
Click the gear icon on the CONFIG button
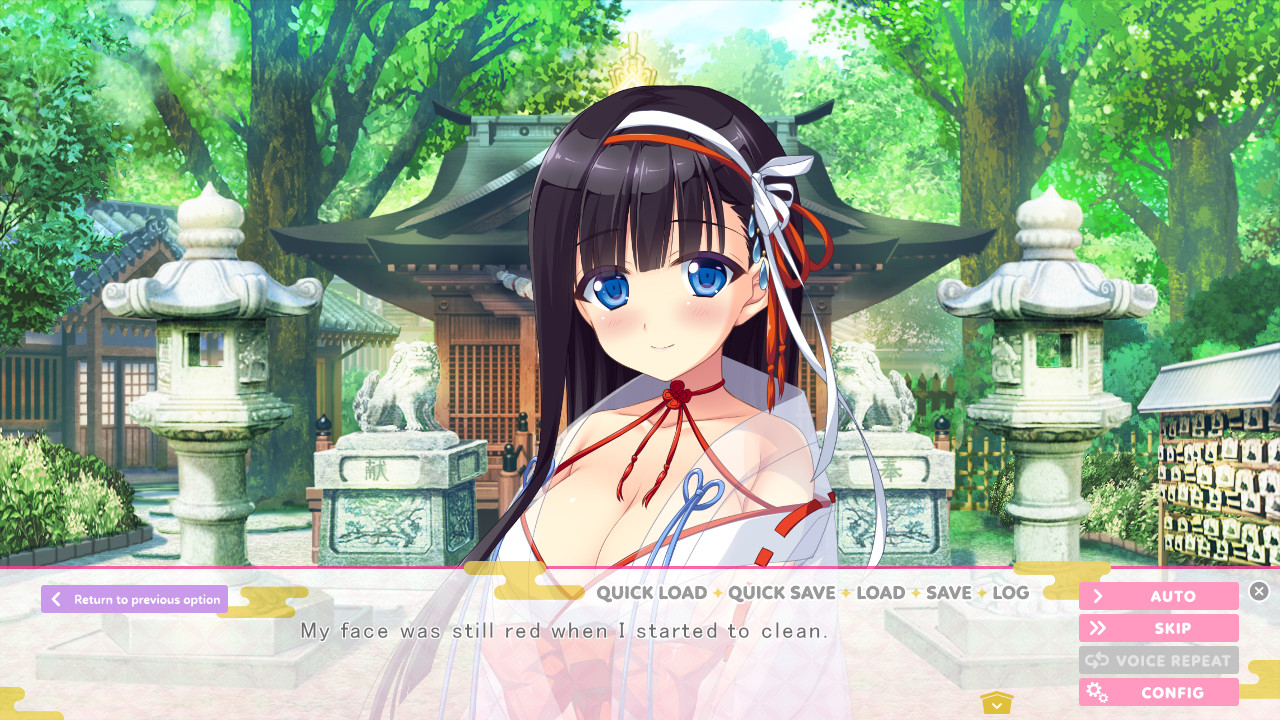point(1097,692)
